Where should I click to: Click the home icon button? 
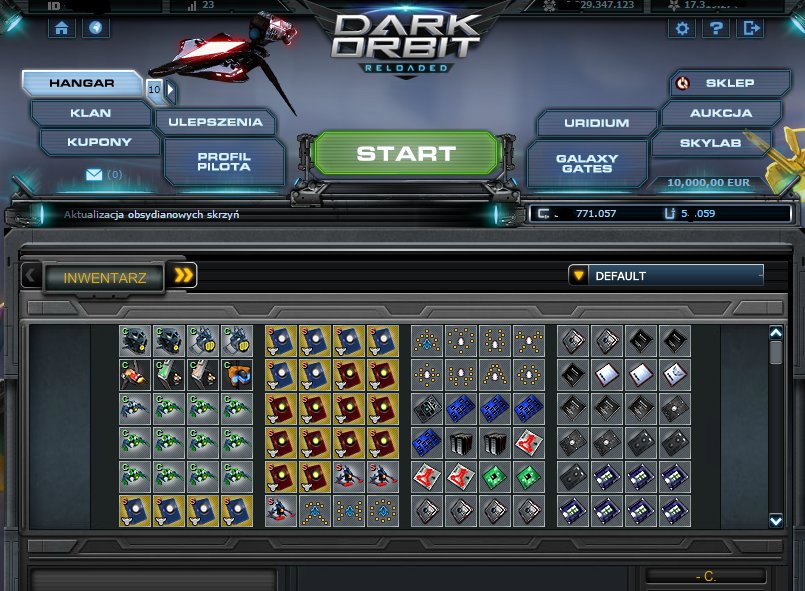(x=62, y=28)
